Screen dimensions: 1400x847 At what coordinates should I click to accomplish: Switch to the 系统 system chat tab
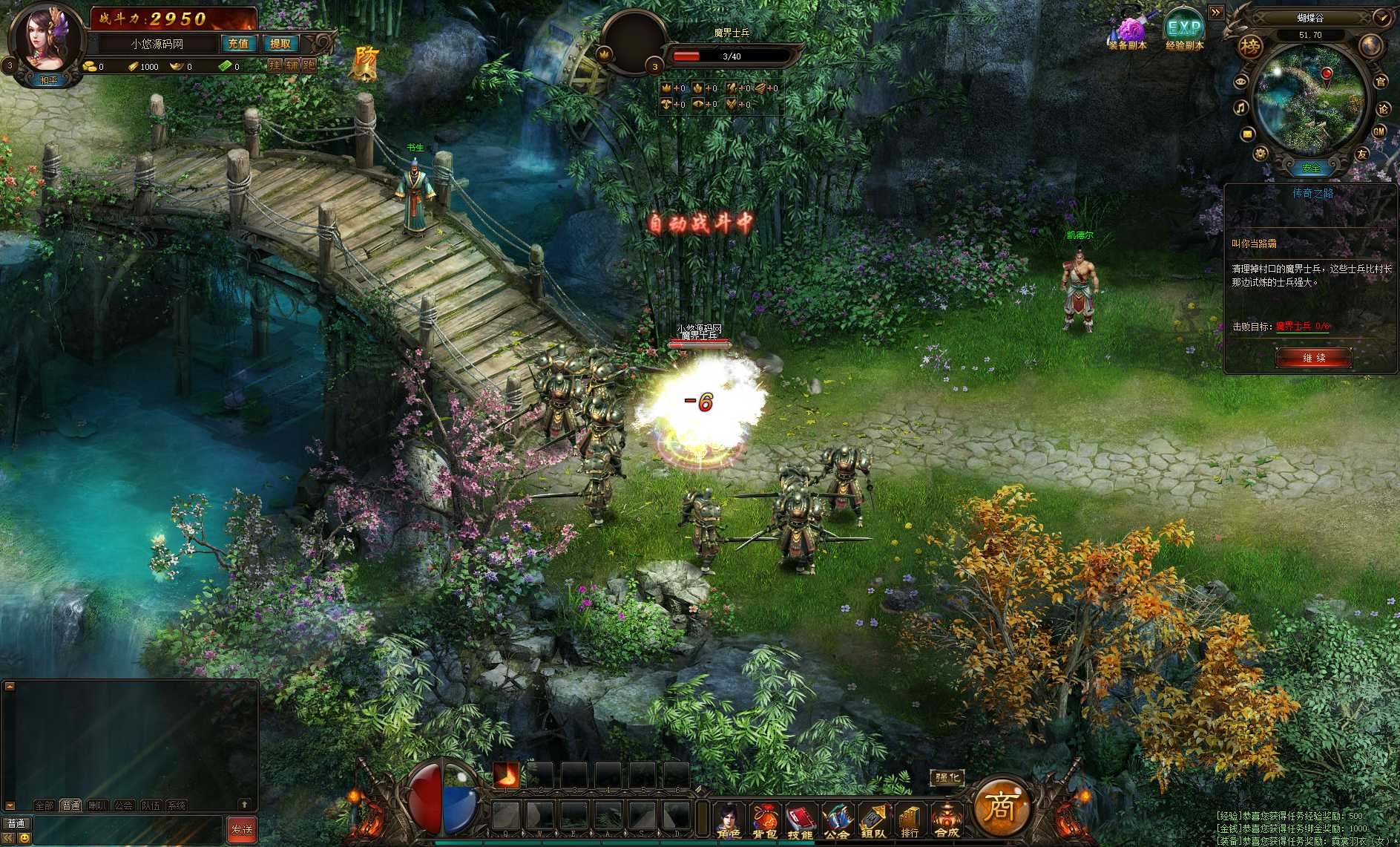(x=177, y=805)
